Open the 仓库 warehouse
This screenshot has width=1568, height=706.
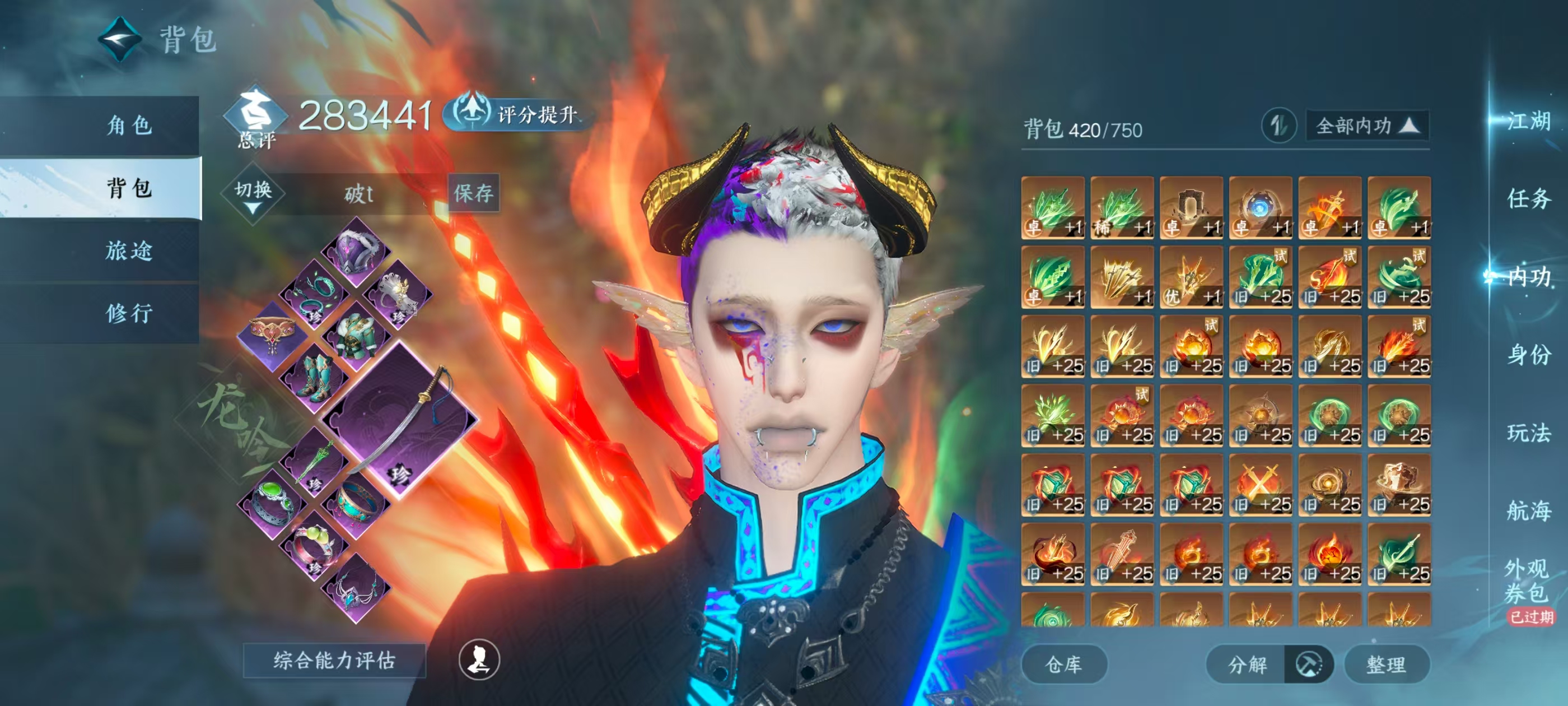pos(1063,664)
